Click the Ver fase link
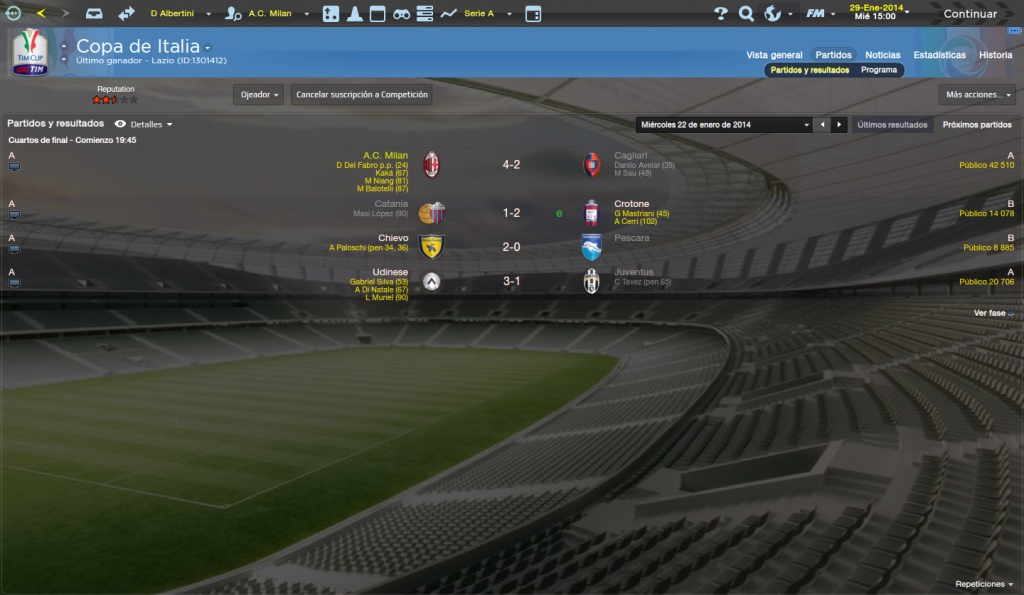 993,313
